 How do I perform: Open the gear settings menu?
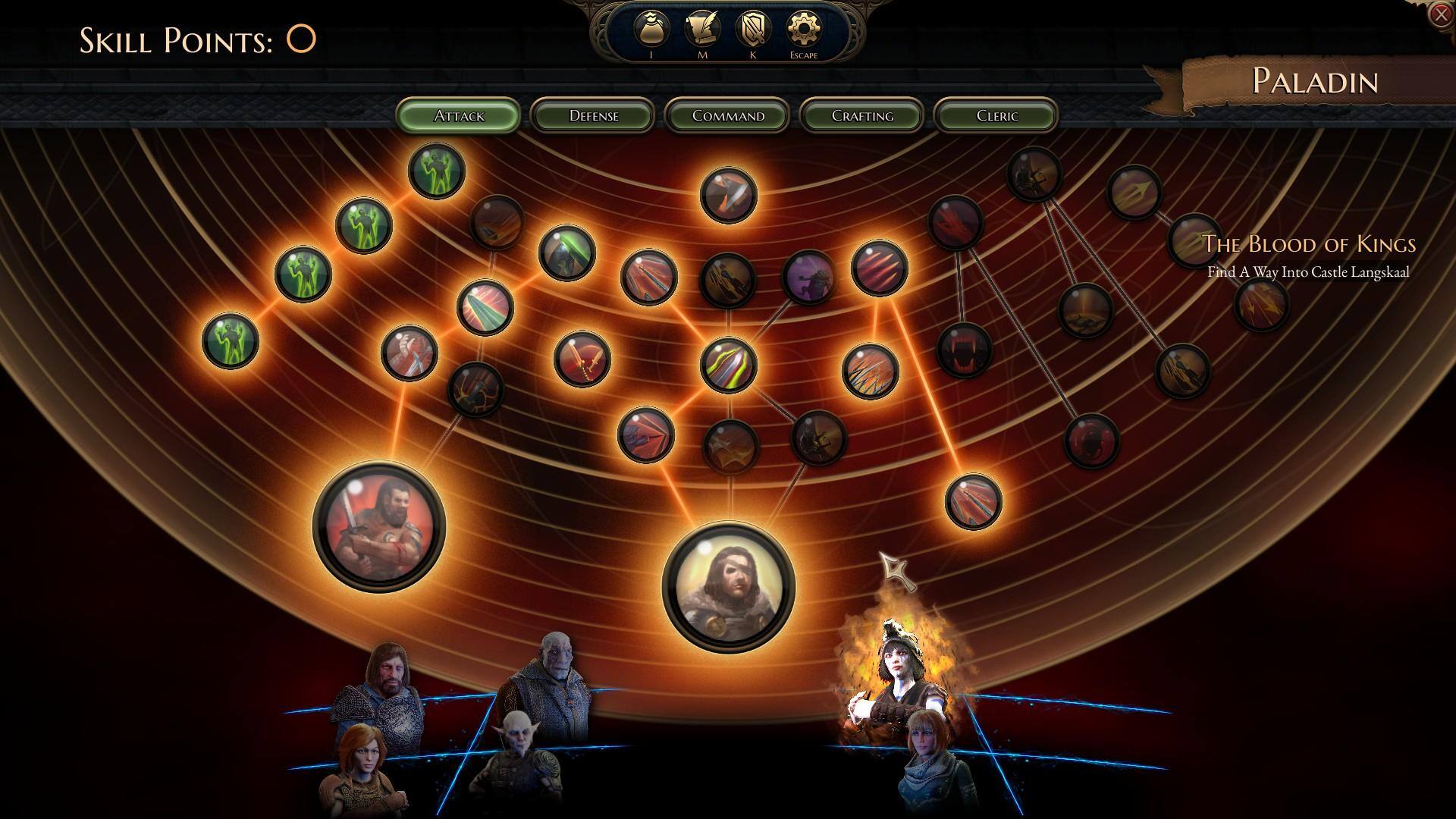click(x=804, y=30)
